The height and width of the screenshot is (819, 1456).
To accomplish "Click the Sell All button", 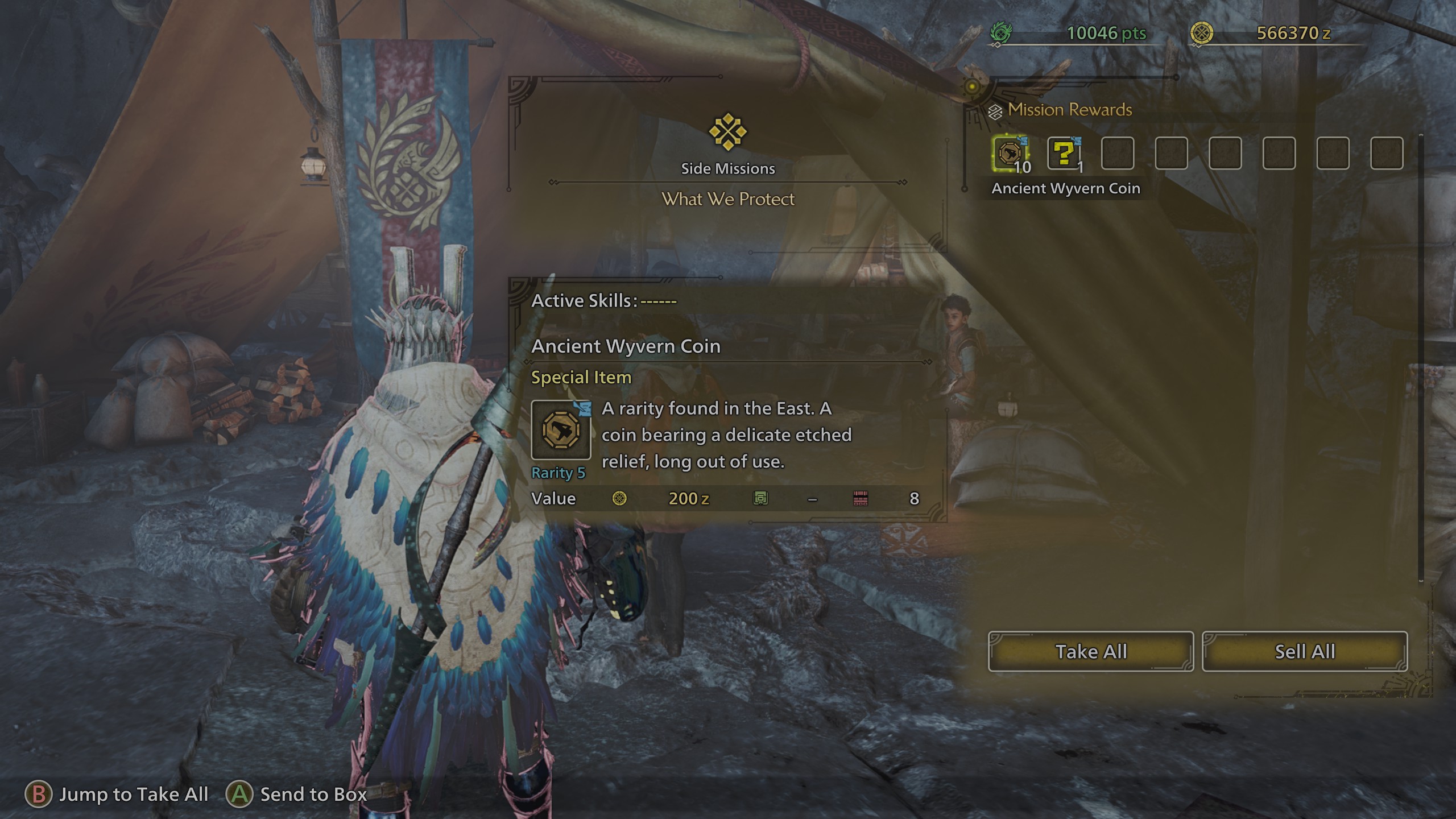I will (1304, 651).
